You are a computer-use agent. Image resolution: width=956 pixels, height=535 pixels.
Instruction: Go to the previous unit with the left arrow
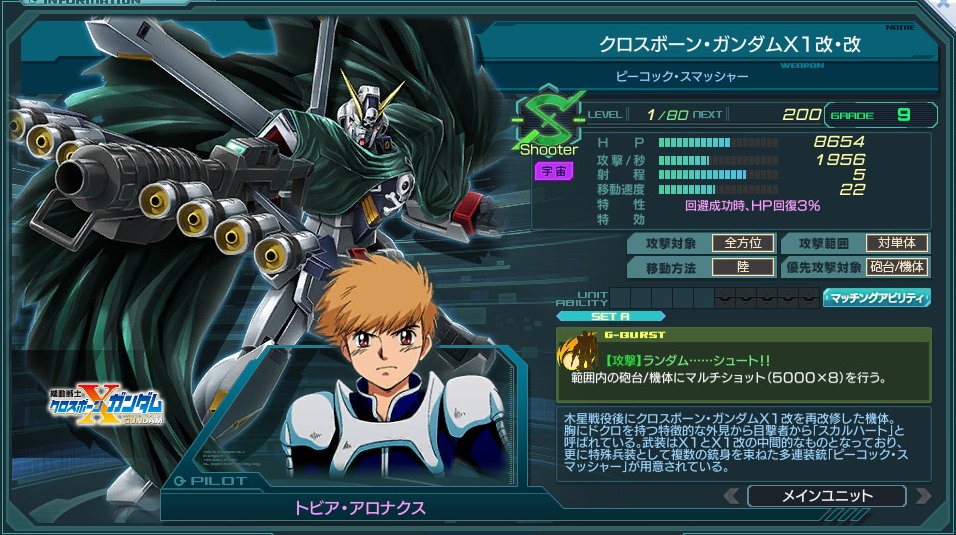pos(732,496)
